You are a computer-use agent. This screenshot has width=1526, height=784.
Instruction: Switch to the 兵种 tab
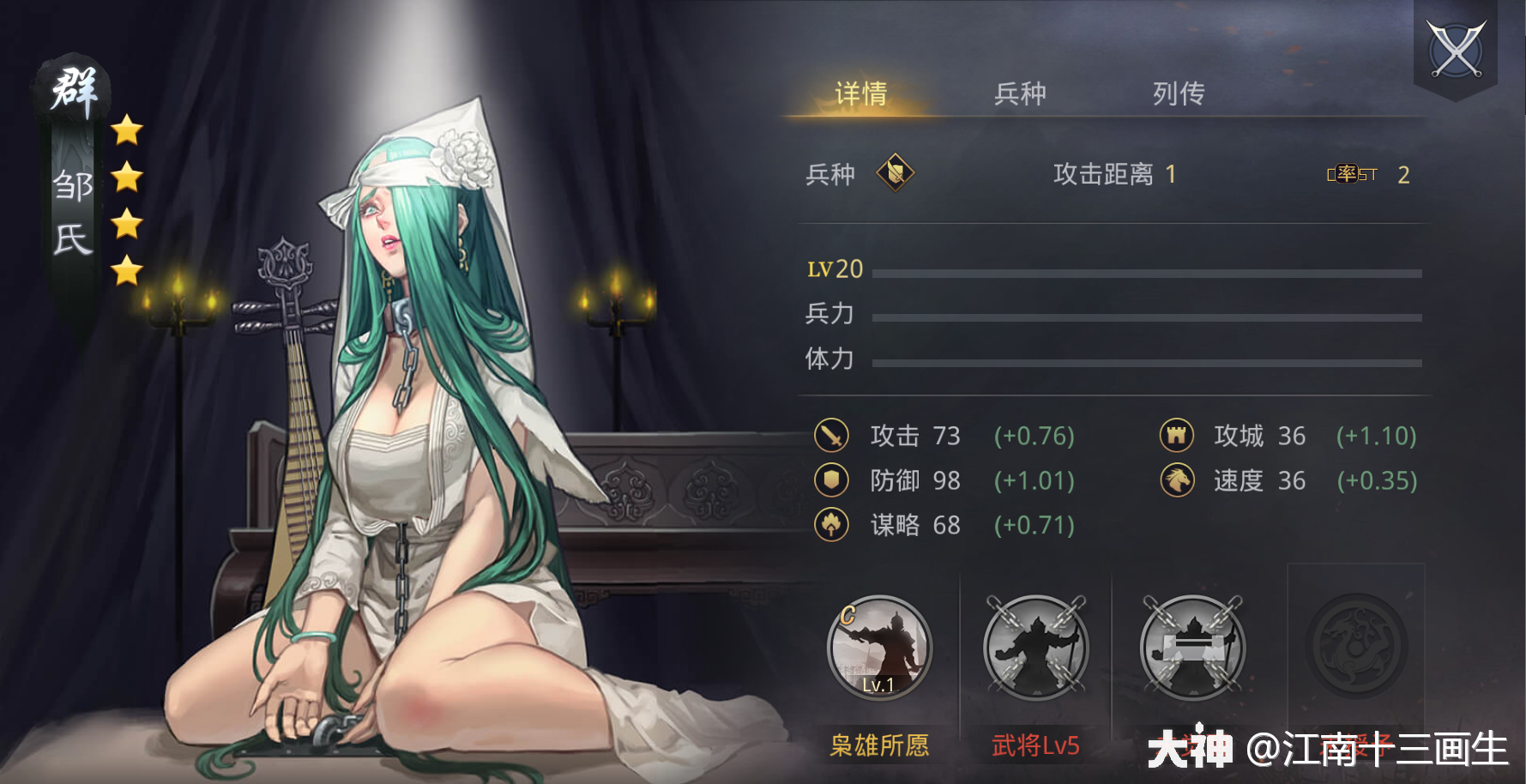click(1021, 92)
